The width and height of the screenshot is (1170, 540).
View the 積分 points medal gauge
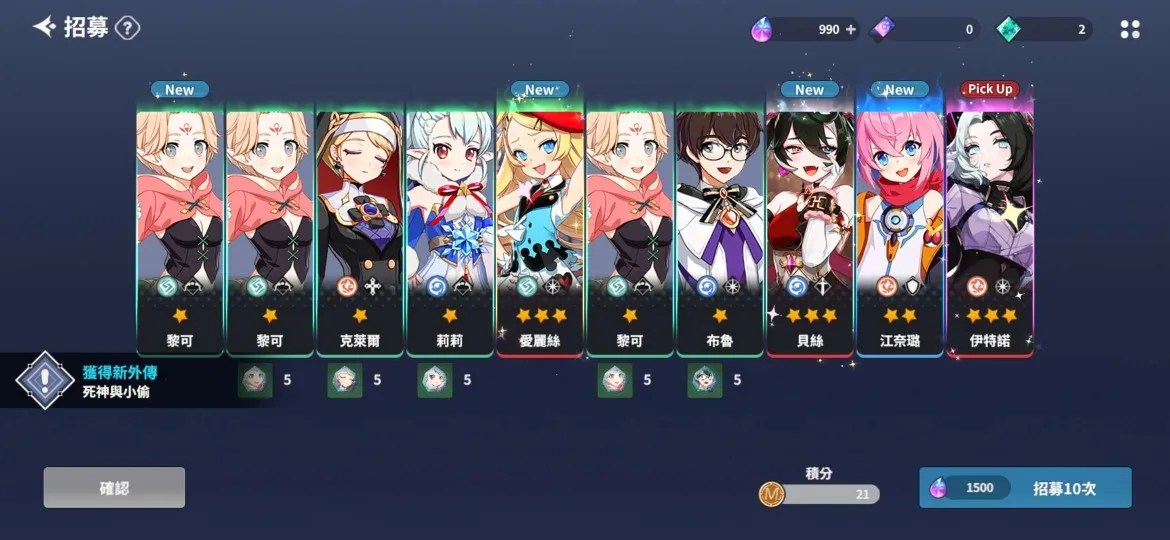819,493
